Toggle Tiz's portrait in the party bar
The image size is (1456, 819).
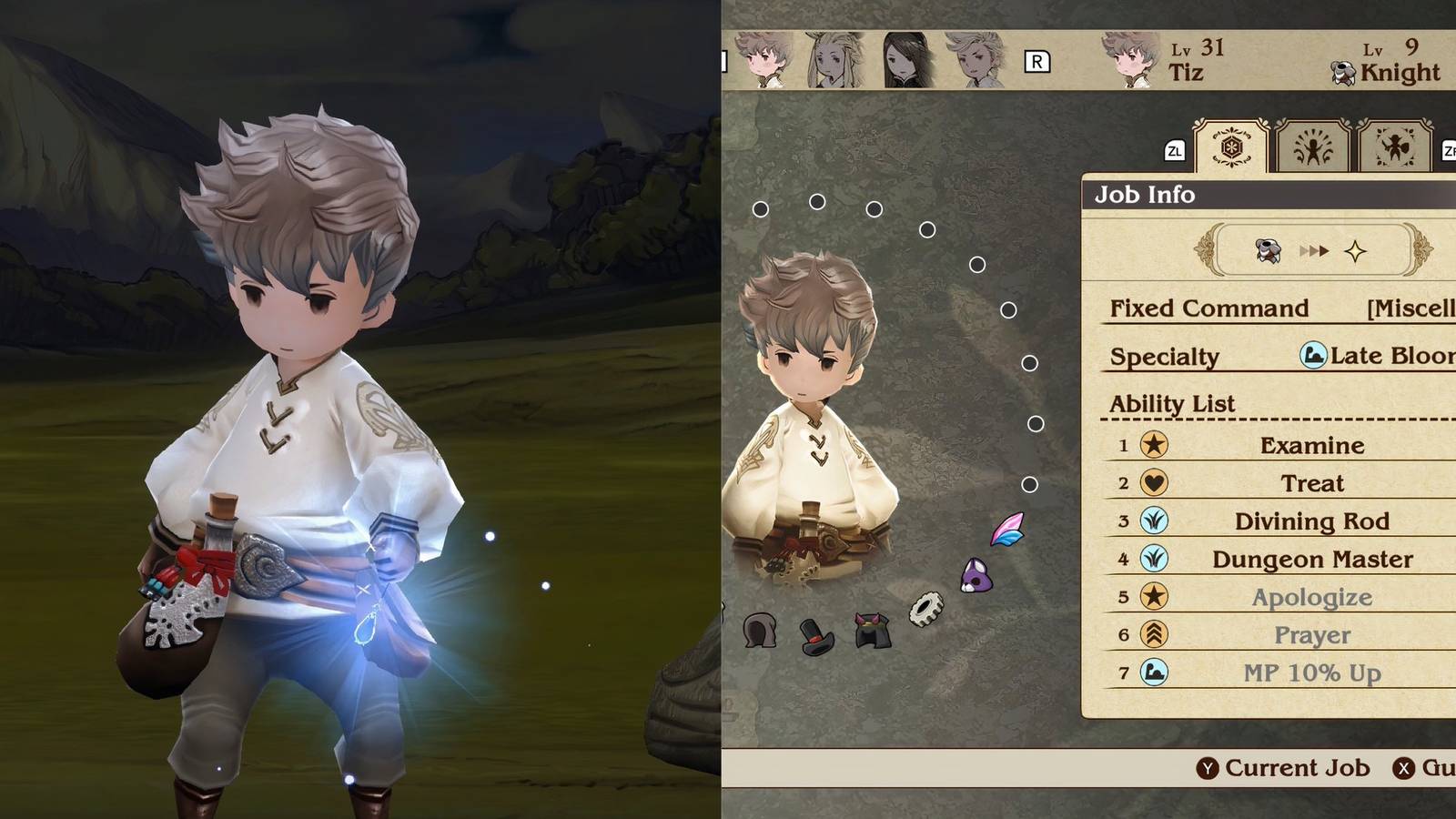pos(760,59)
